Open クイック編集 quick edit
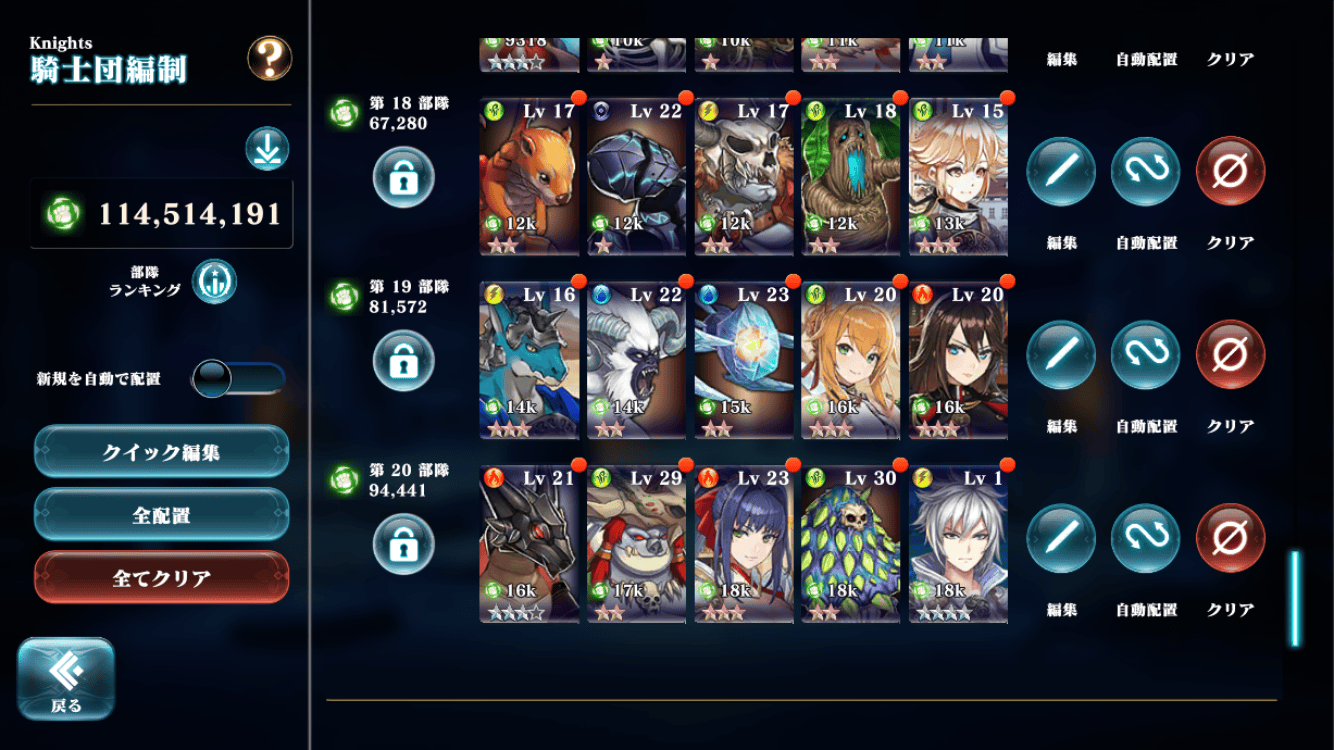Viewport: 1334px width, 750px height. coord(162,452)
